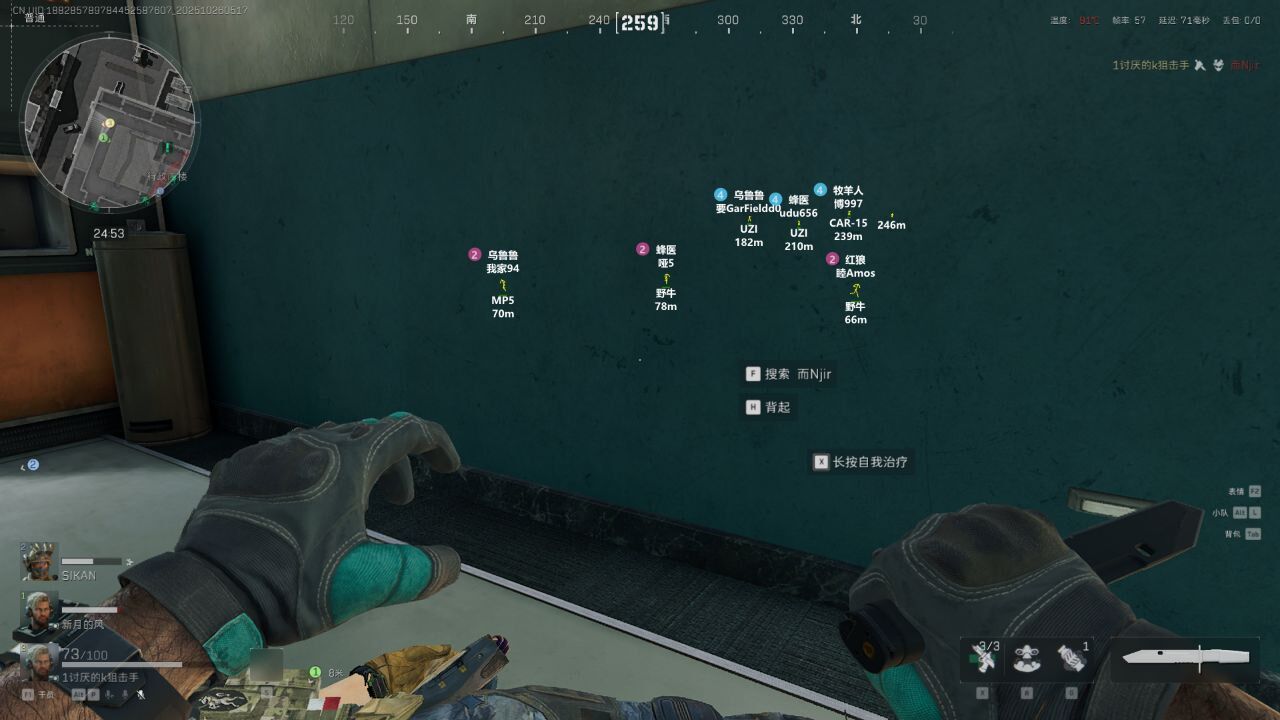Activate the healing syringe ability icon
The width and height of the screenshot is (1280, 720).
point(984,658)
